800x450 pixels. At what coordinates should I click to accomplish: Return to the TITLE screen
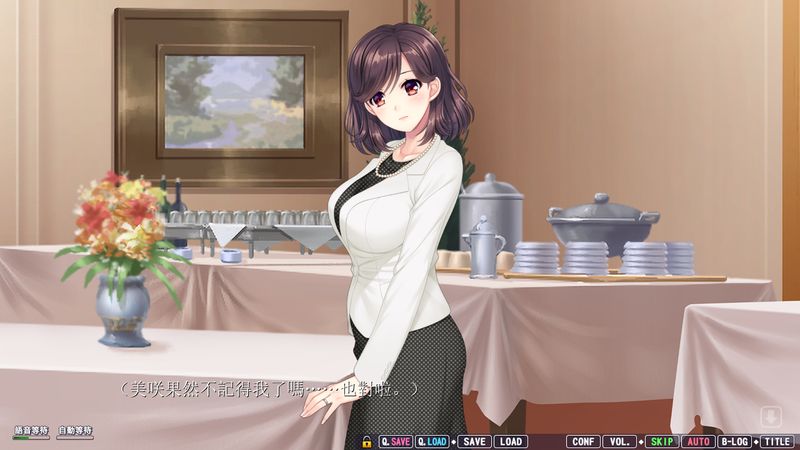pyautogui.click(x=777, y=441)
